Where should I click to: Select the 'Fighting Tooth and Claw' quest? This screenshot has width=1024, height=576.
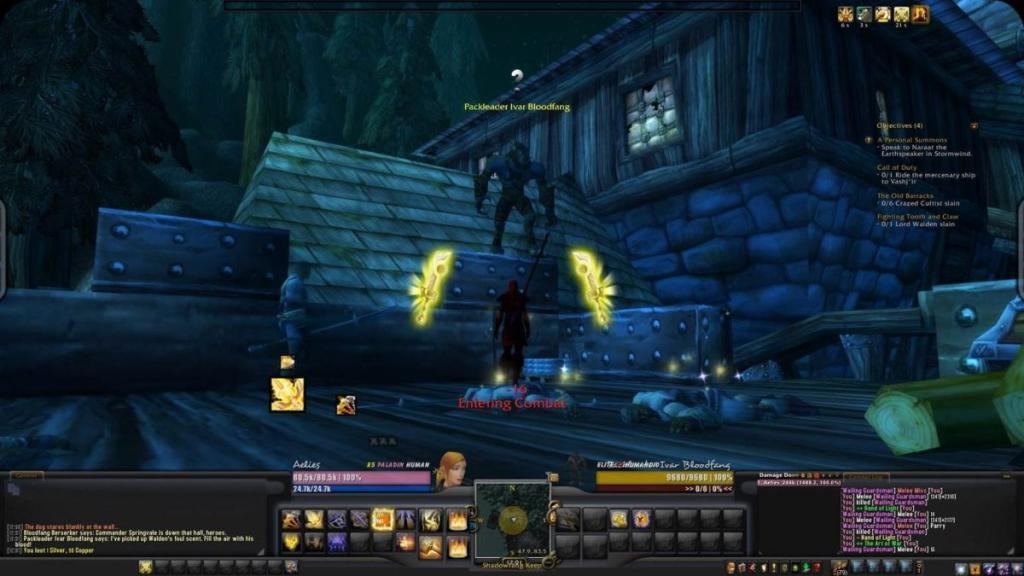917,216
